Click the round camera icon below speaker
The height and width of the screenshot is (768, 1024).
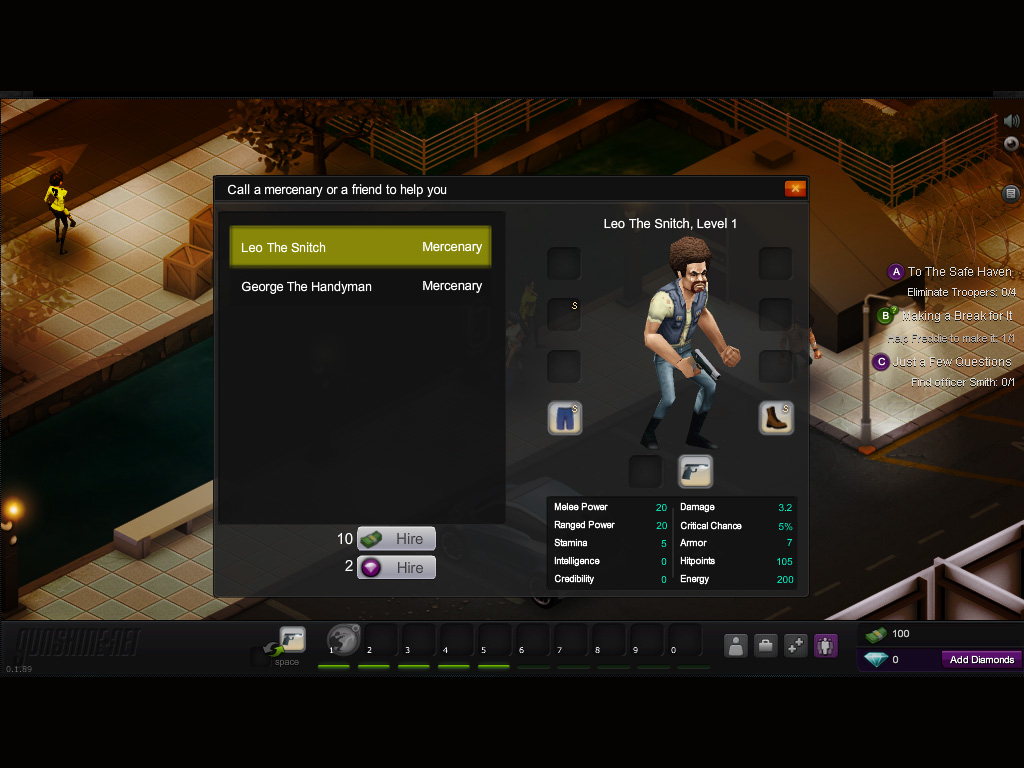point(1011,143)
